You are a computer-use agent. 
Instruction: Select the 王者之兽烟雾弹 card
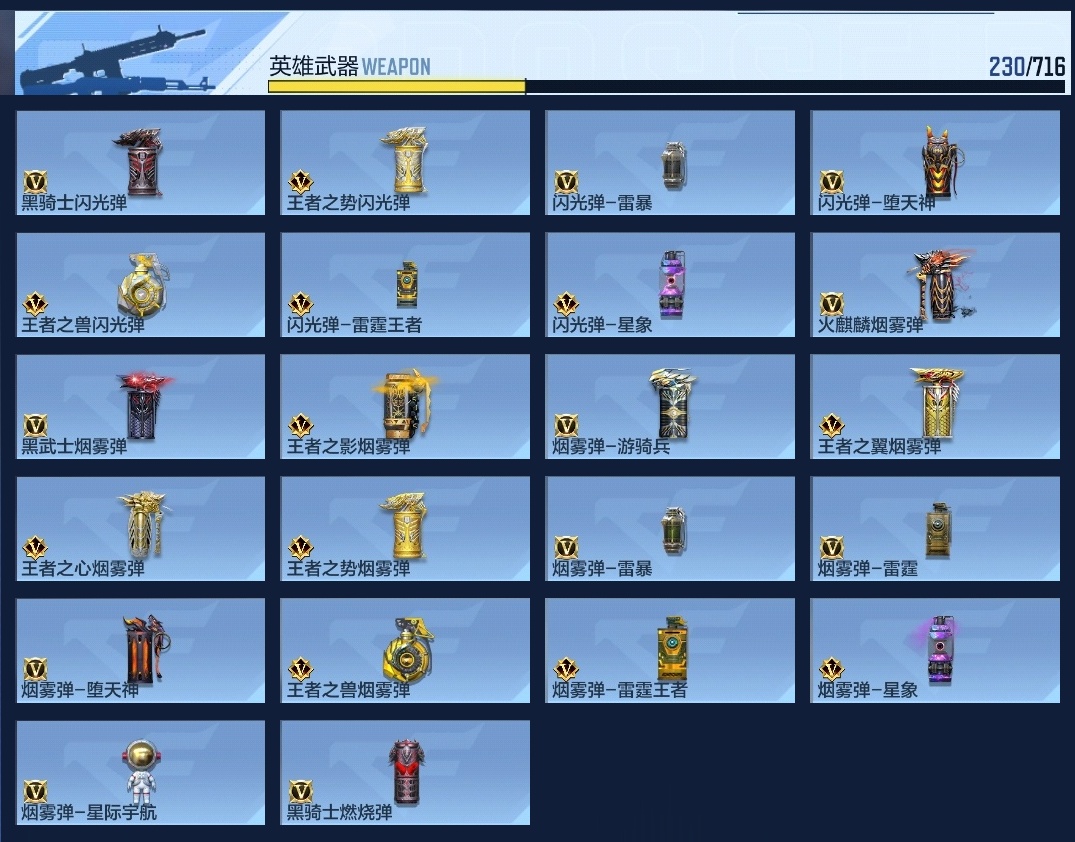pyautogui.click(x=405, y=651)
